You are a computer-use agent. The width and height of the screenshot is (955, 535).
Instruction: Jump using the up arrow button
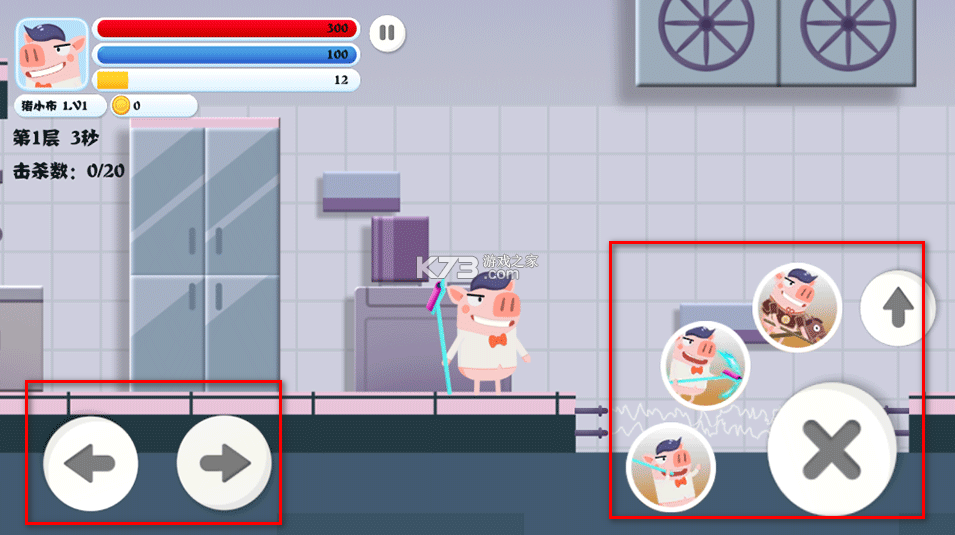(897, 309)
